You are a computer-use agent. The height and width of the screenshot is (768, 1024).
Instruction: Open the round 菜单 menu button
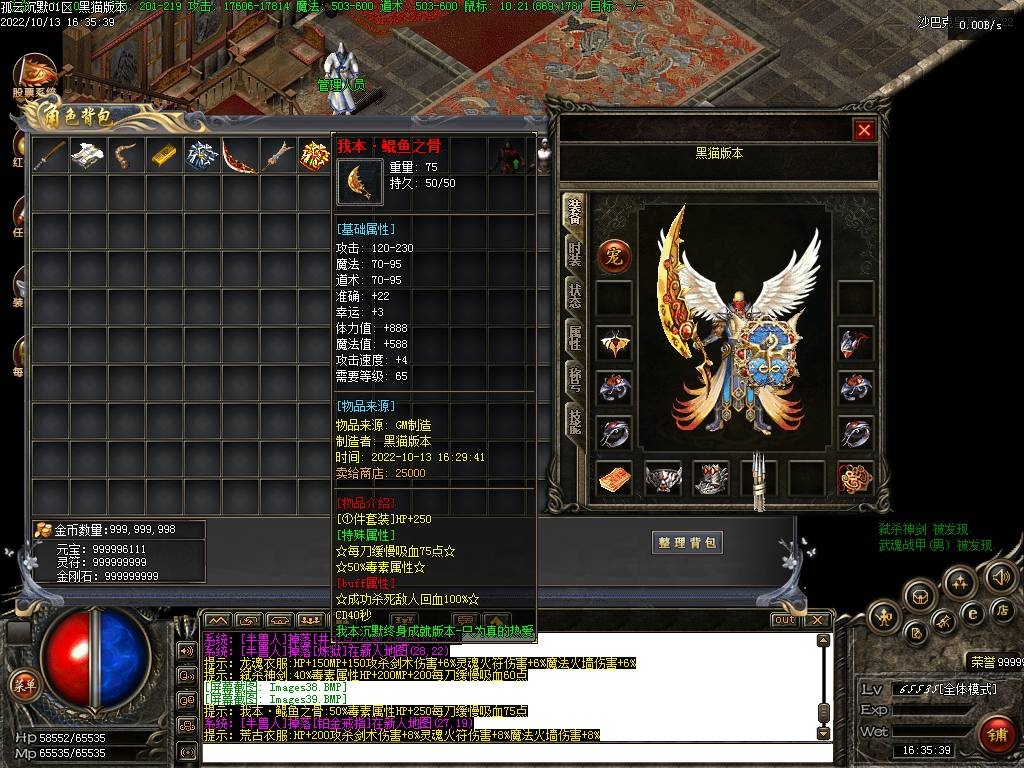click(23, 685)
